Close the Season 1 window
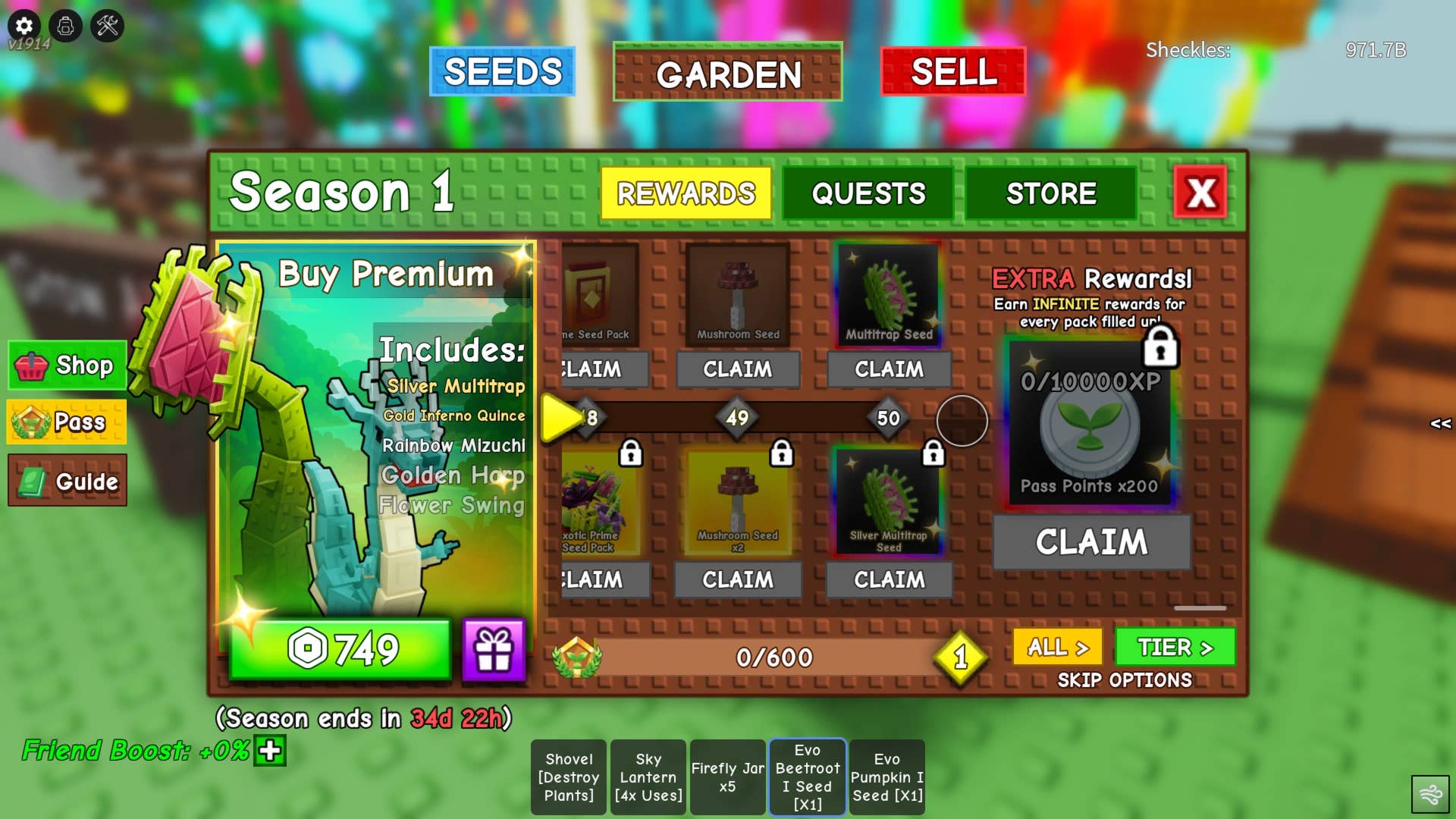 [1200, 193]
